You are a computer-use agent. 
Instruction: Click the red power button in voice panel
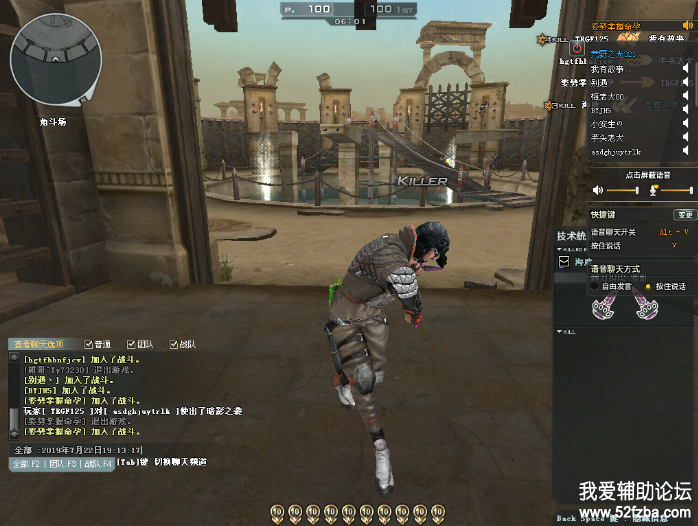577,47
